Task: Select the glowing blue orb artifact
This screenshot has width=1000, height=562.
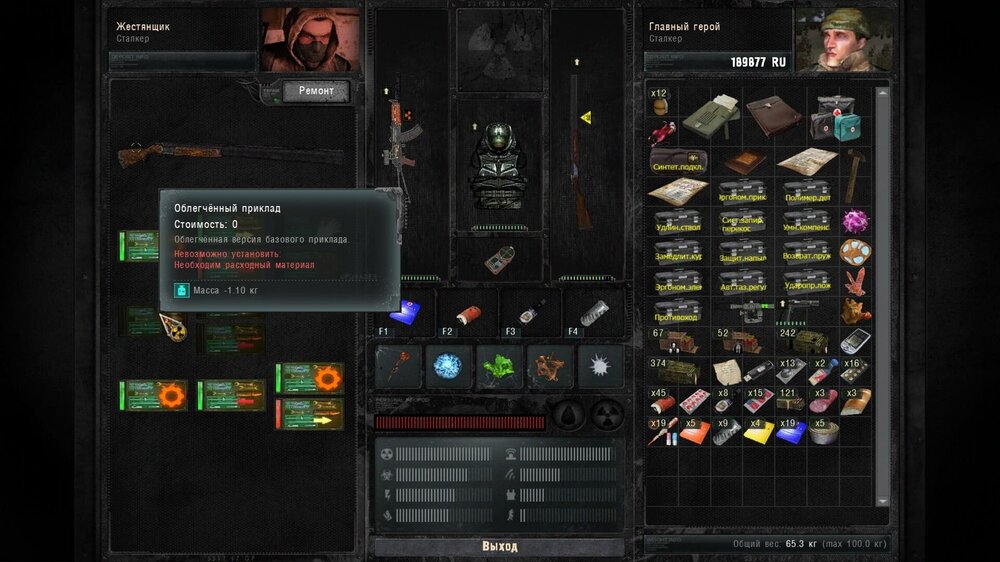Action: [447, 366]
